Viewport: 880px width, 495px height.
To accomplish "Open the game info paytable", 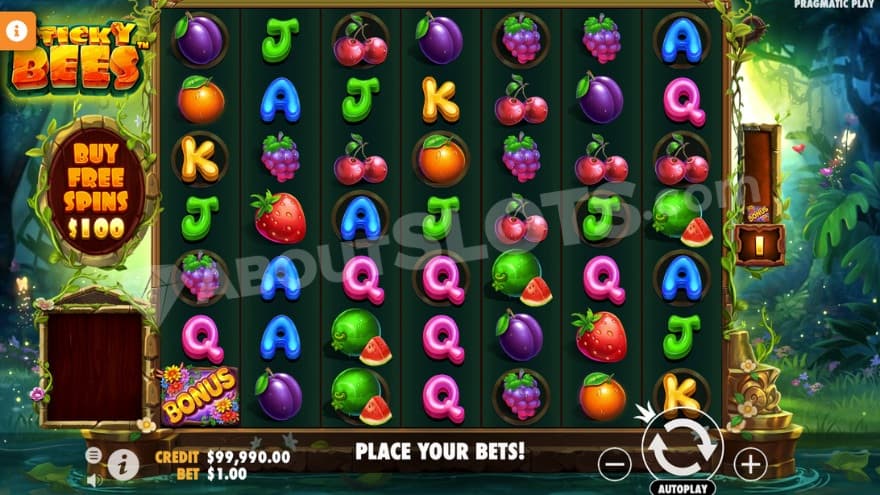I will coord(122,462).
